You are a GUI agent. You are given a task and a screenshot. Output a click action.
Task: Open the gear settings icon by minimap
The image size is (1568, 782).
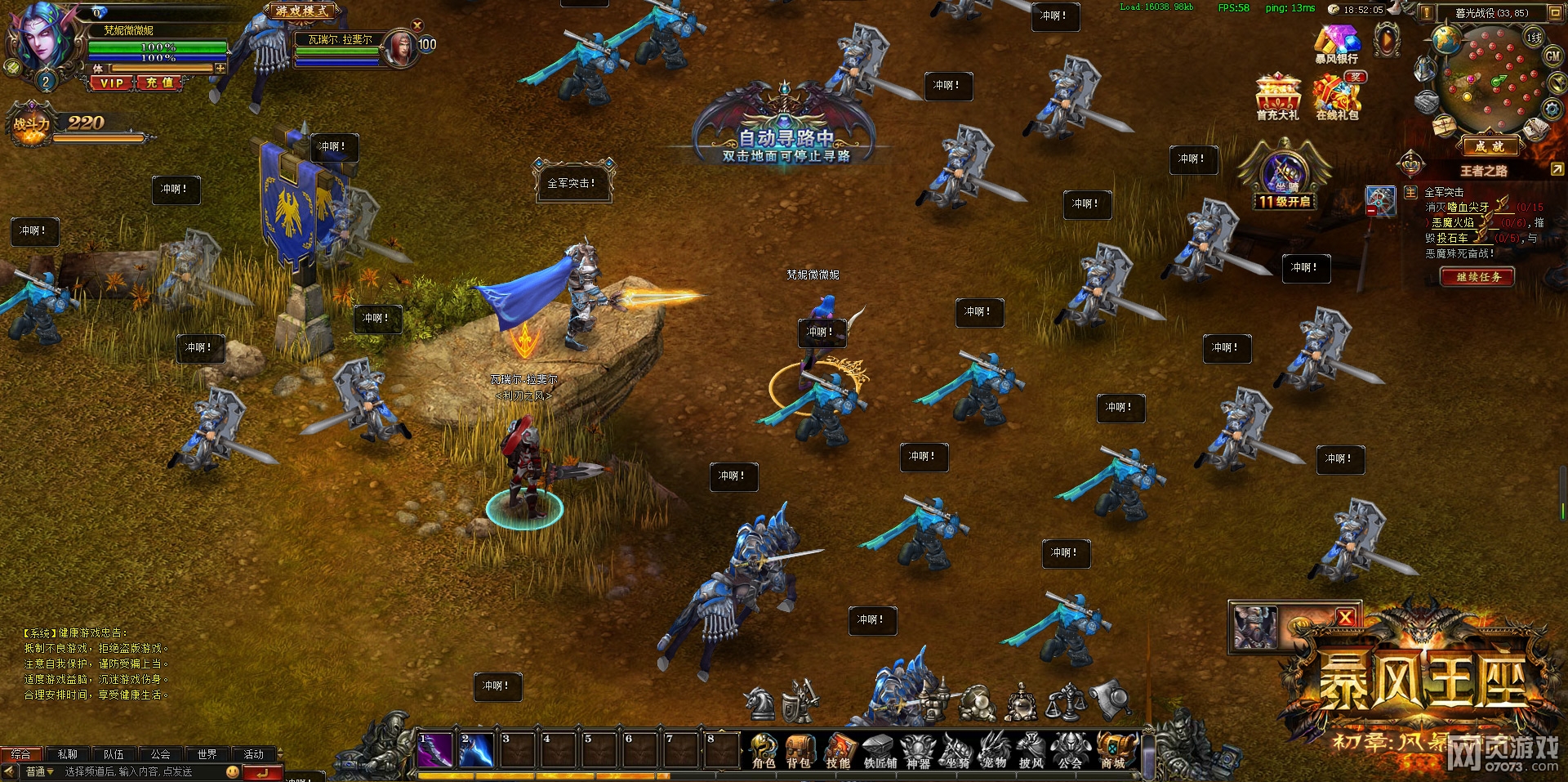coord(1551,108)
